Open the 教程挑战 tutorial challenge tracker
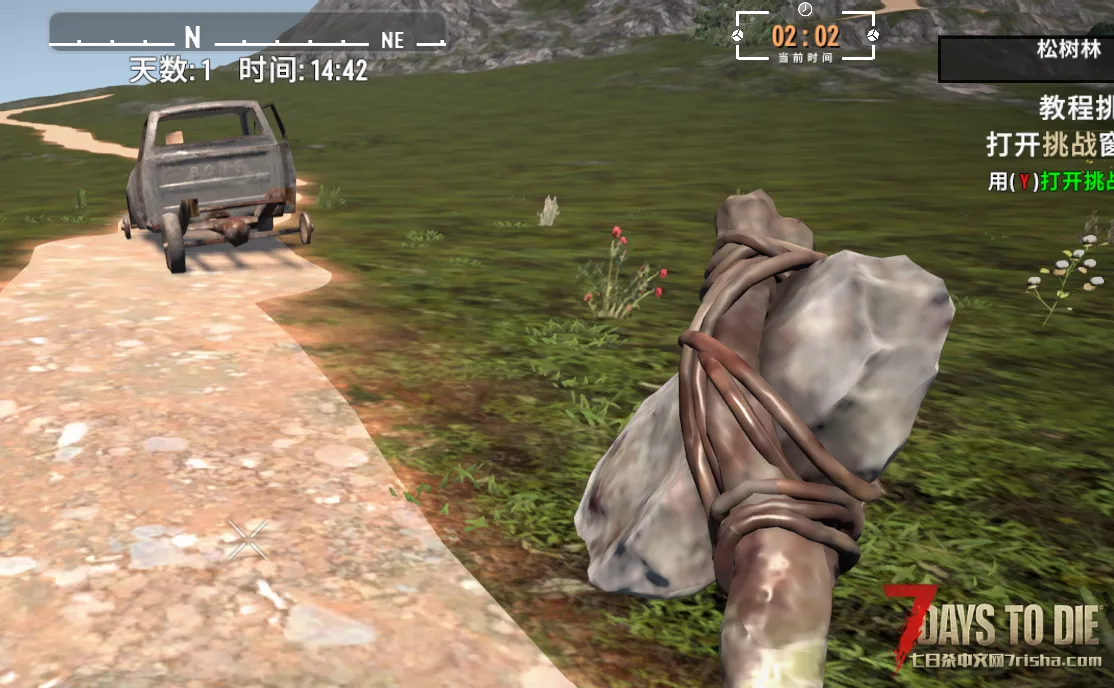The image size is (1114, 688). pos(1075,107)
